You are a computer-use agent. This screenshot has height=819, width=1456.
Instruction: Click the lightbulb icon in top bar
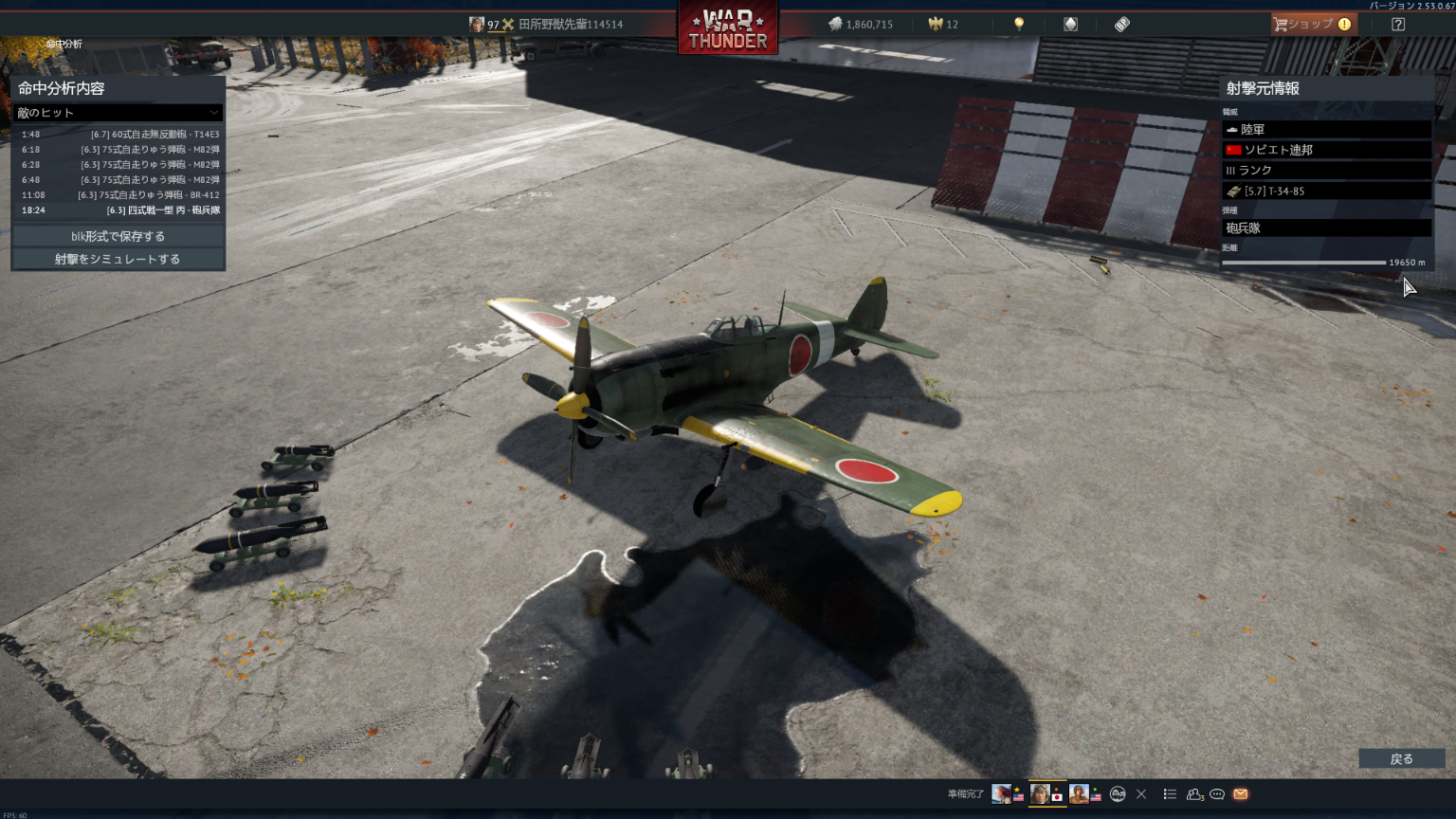tap(1019, 25)
